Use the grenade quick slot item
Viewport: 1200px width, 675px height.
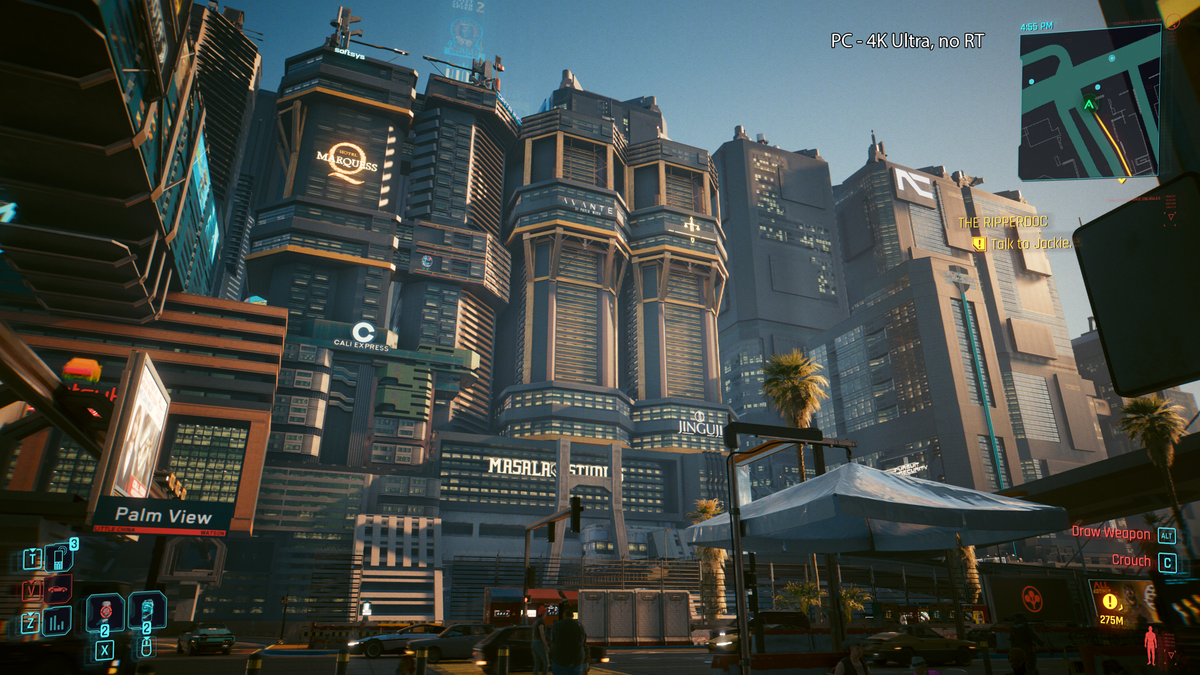[105, 612]
